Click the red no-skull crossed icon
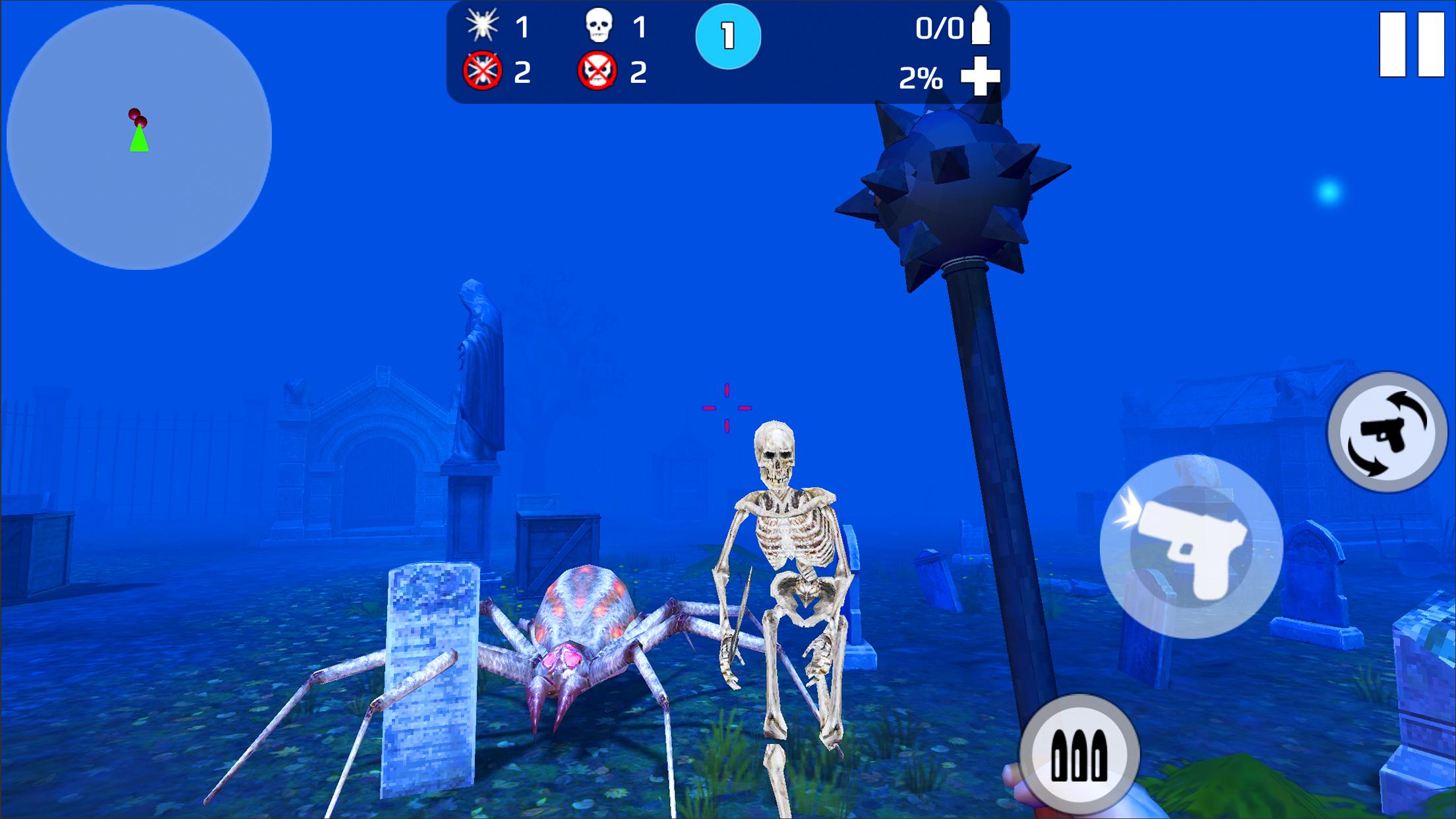Viewport: 1456px width, 819px height. [598, 73]
